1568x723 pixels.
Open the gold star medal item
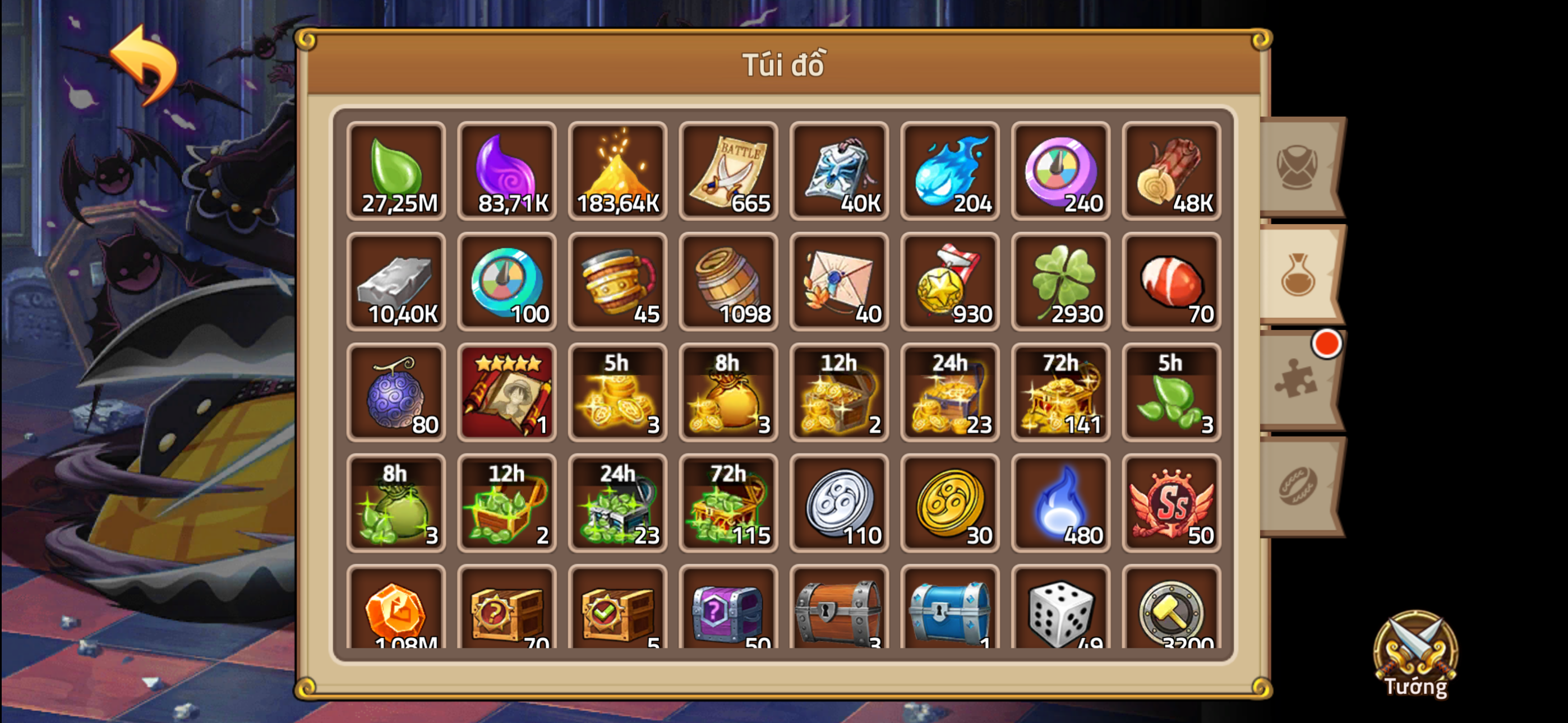click(949, 283)
